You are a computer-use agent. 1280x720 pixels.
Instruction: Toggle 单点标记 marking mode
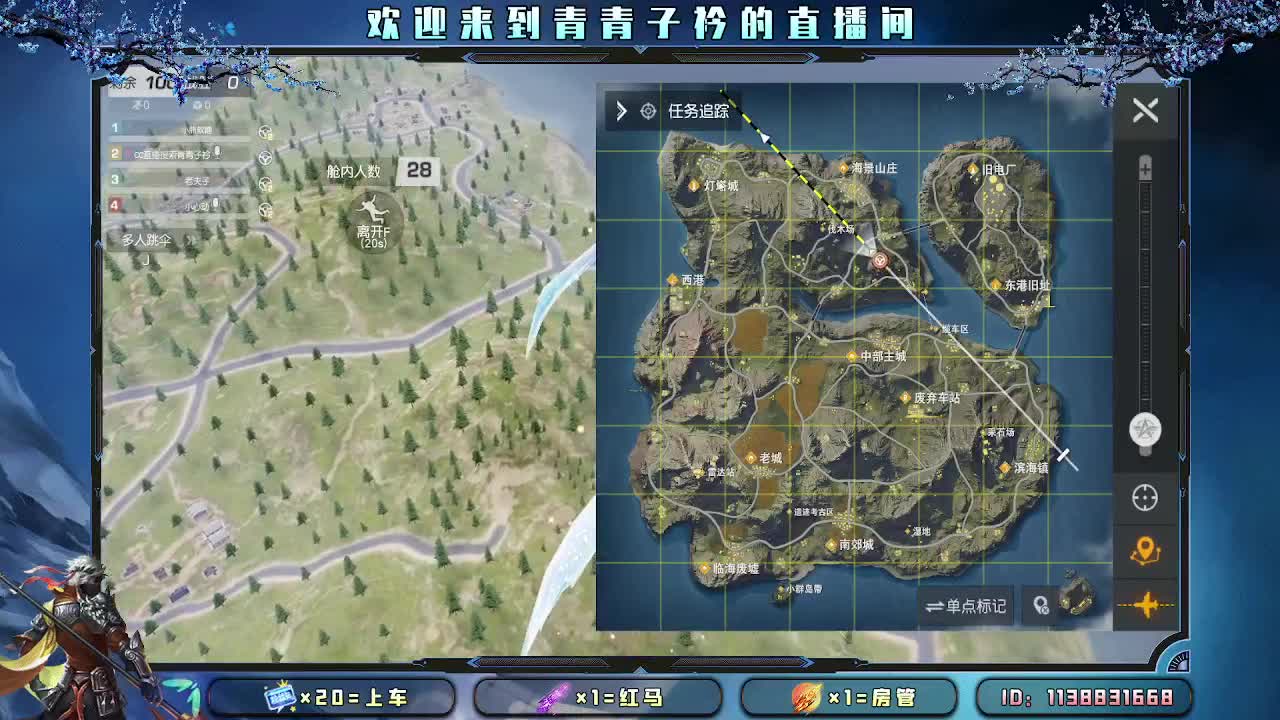pos(966,606)
